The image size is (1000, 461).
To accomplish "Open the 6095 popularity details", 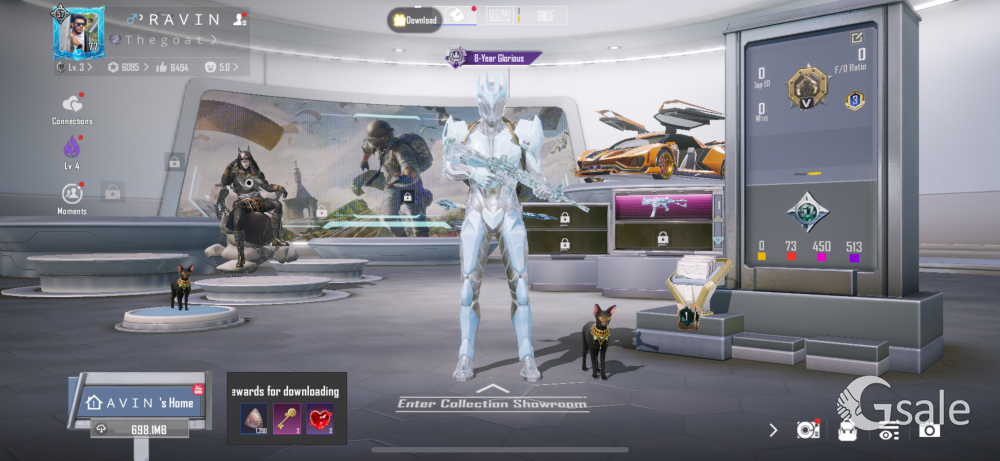I will tap(125, 67).
